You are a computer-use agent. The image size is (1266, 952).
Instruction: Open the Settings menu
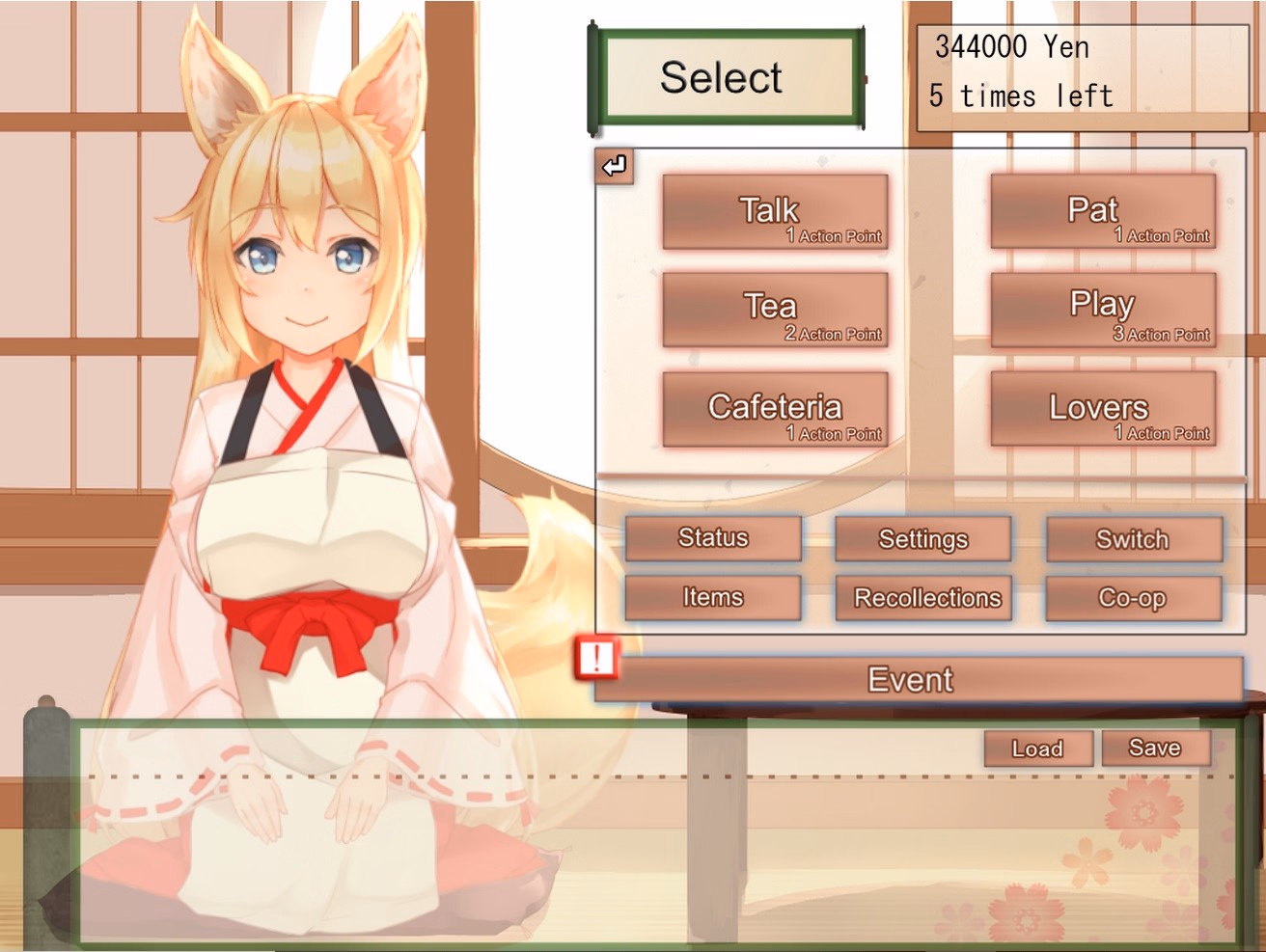coord(923,539)
